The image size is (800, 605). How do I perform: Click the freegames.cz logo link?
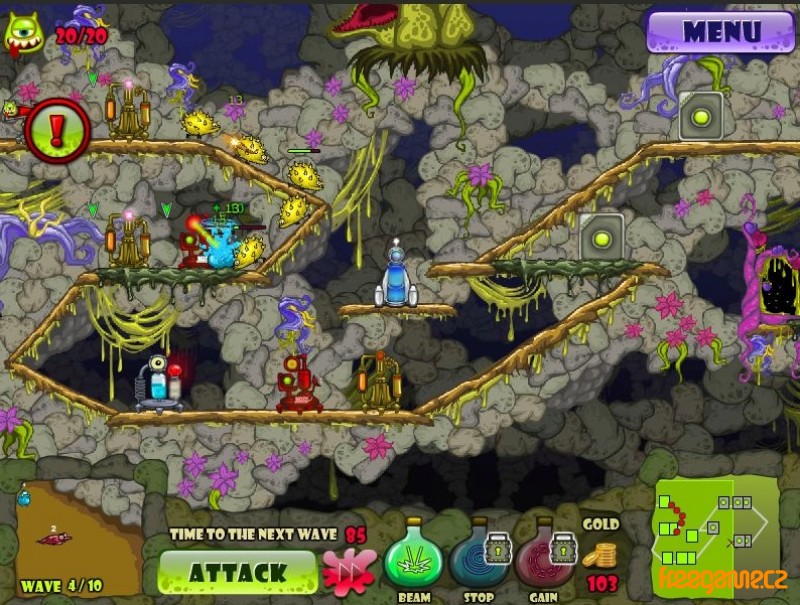click(x=722, y=579)
